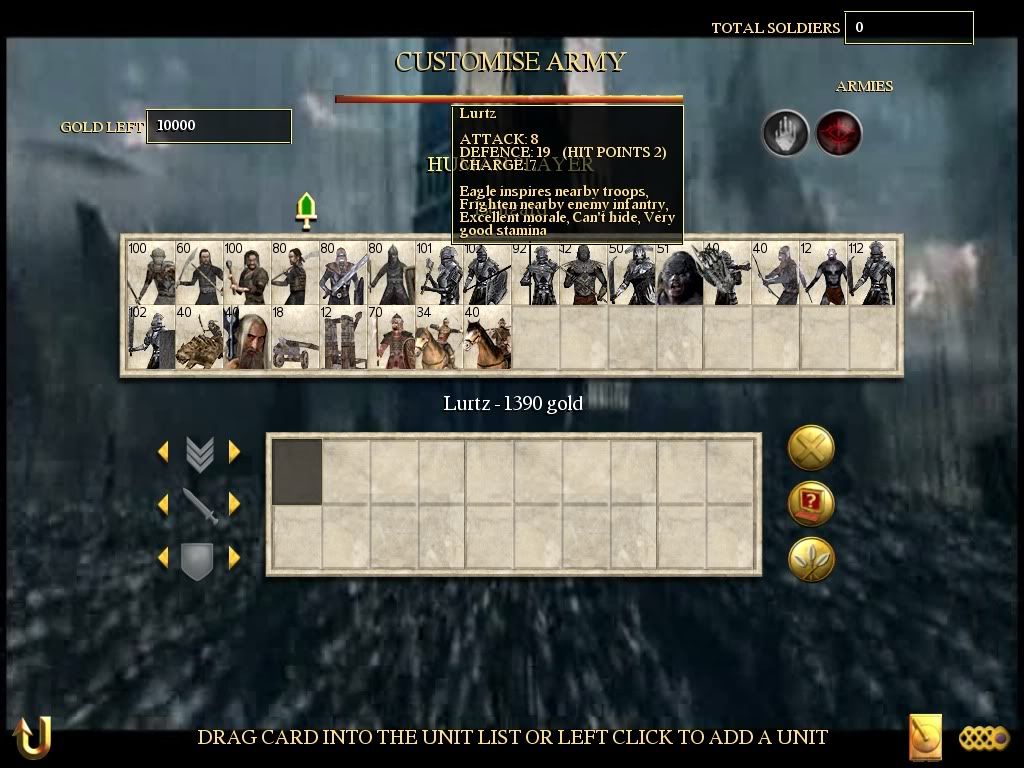Add the white horse cavalry card costing 40
The image size is (1024, 768).
point(487,338)
